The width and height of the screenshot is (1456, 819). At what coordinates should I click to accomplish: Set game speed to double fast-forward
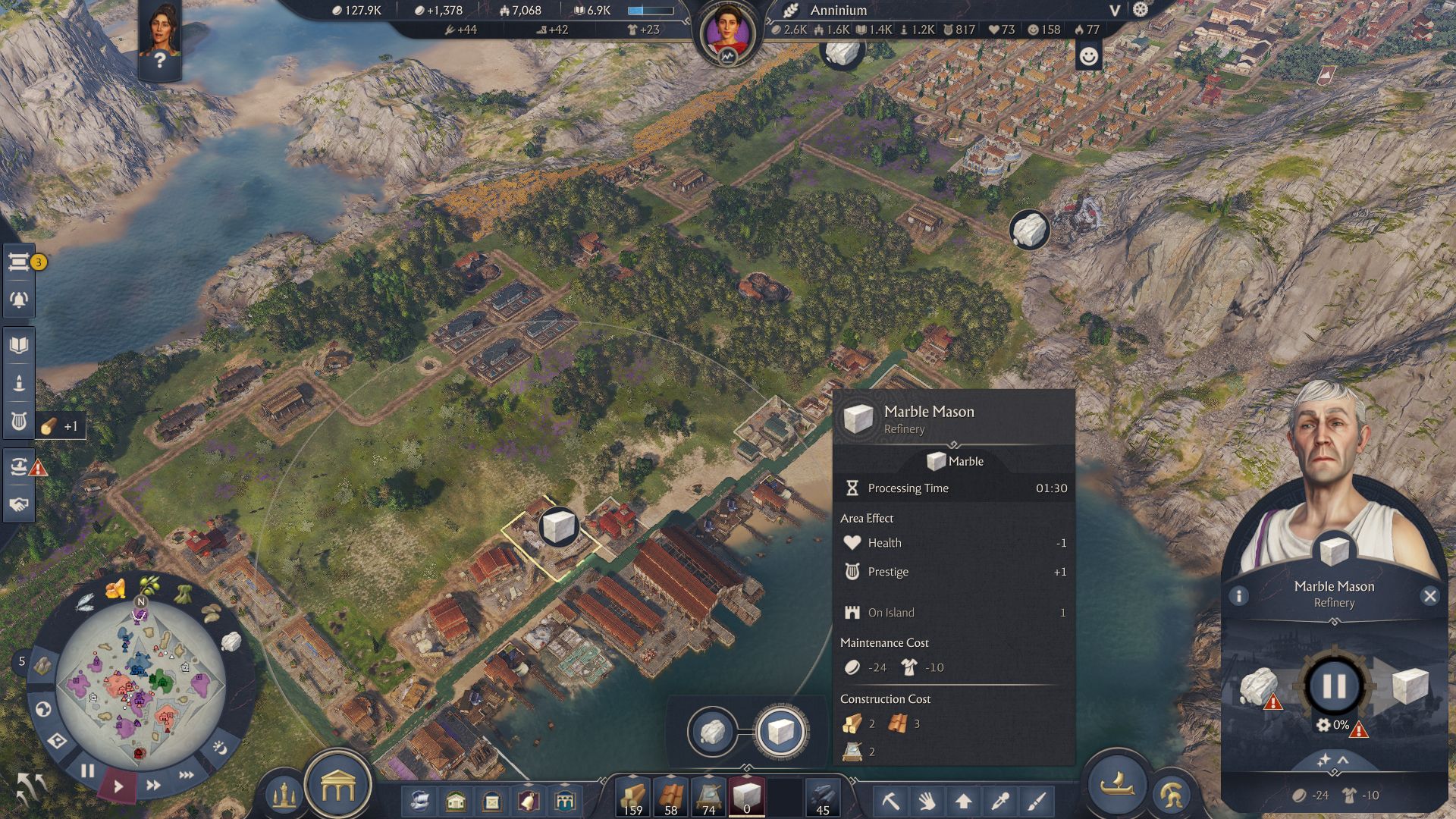coord(152,786)
